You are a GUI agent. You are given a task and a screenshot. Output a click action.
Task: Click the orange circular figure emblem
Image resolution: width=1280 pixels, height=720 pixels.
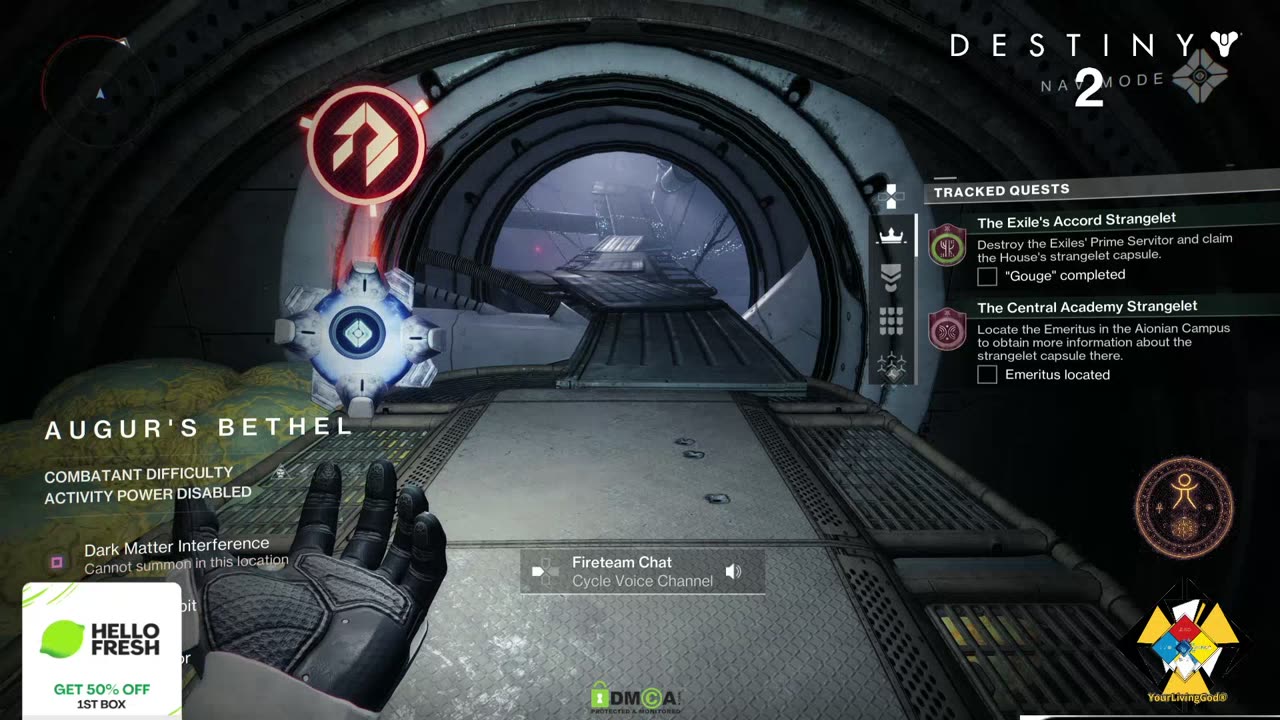pos(1184,507)
